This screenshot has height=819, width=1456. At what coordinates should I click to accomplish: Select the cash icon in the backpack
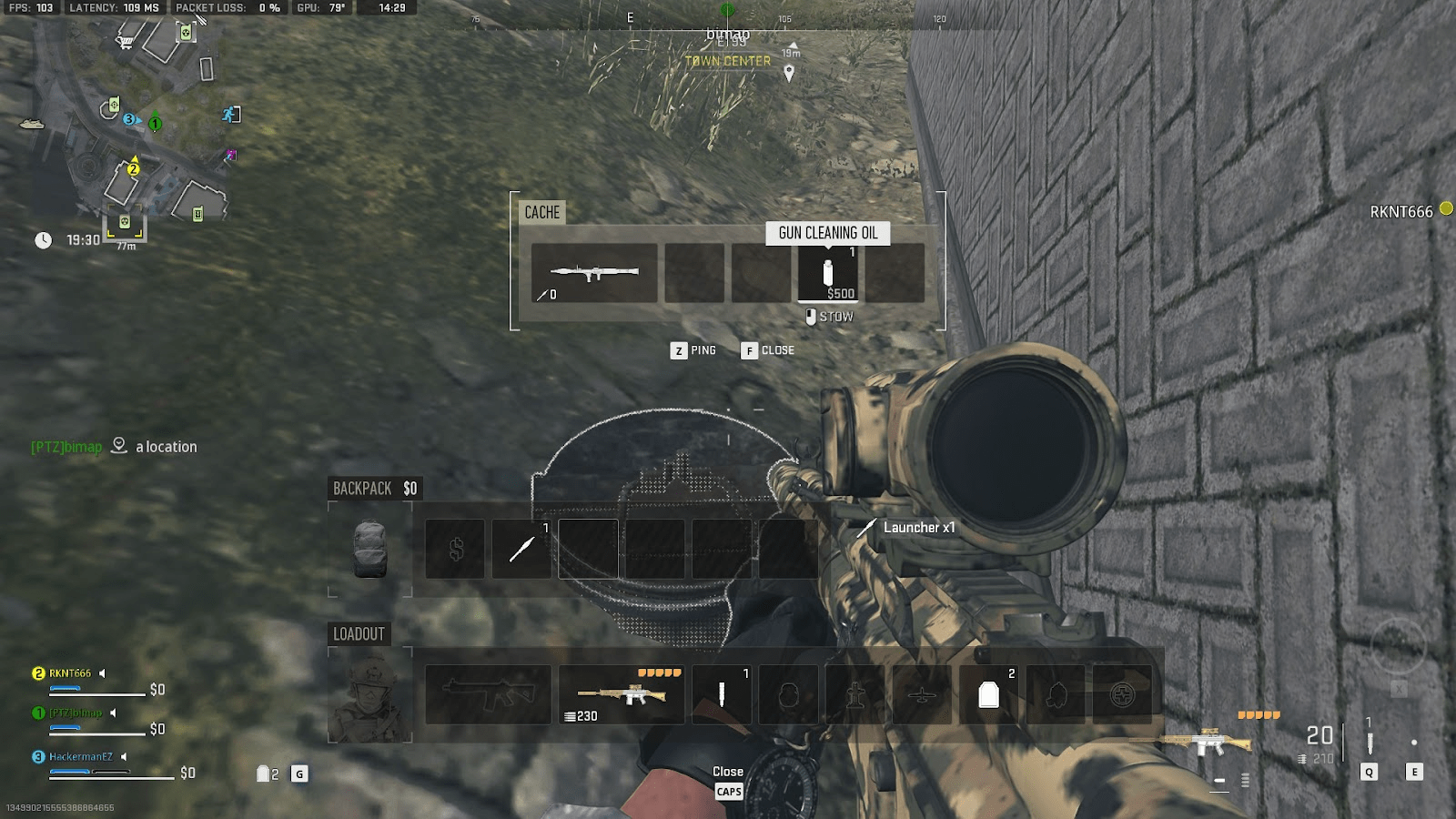tap(455, 549)
